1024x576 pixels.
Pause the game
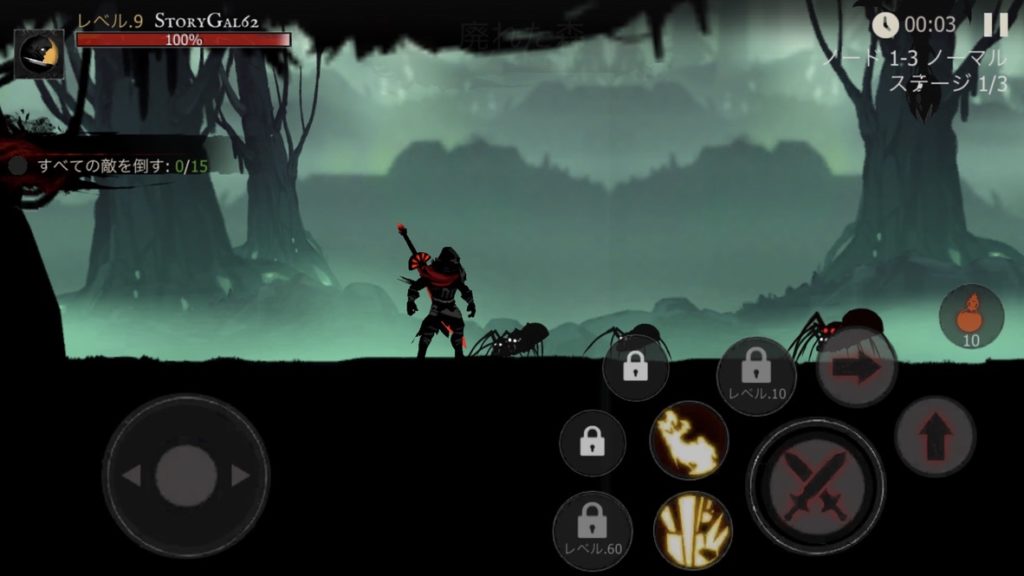click(995, 25)
